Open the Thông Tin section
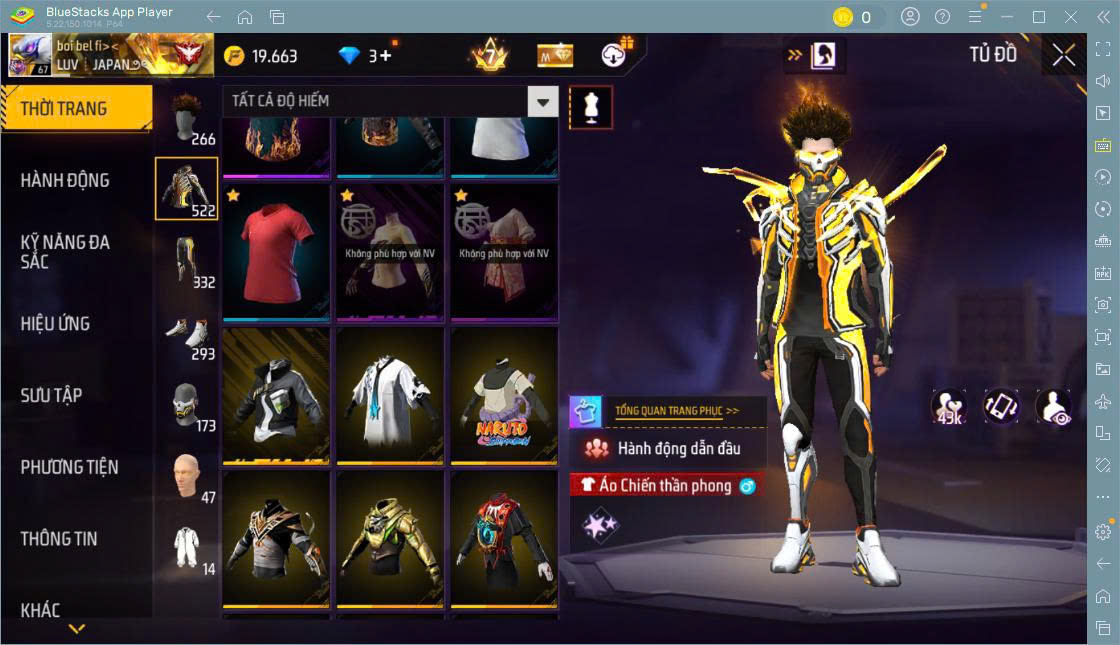 pos(59,539)
